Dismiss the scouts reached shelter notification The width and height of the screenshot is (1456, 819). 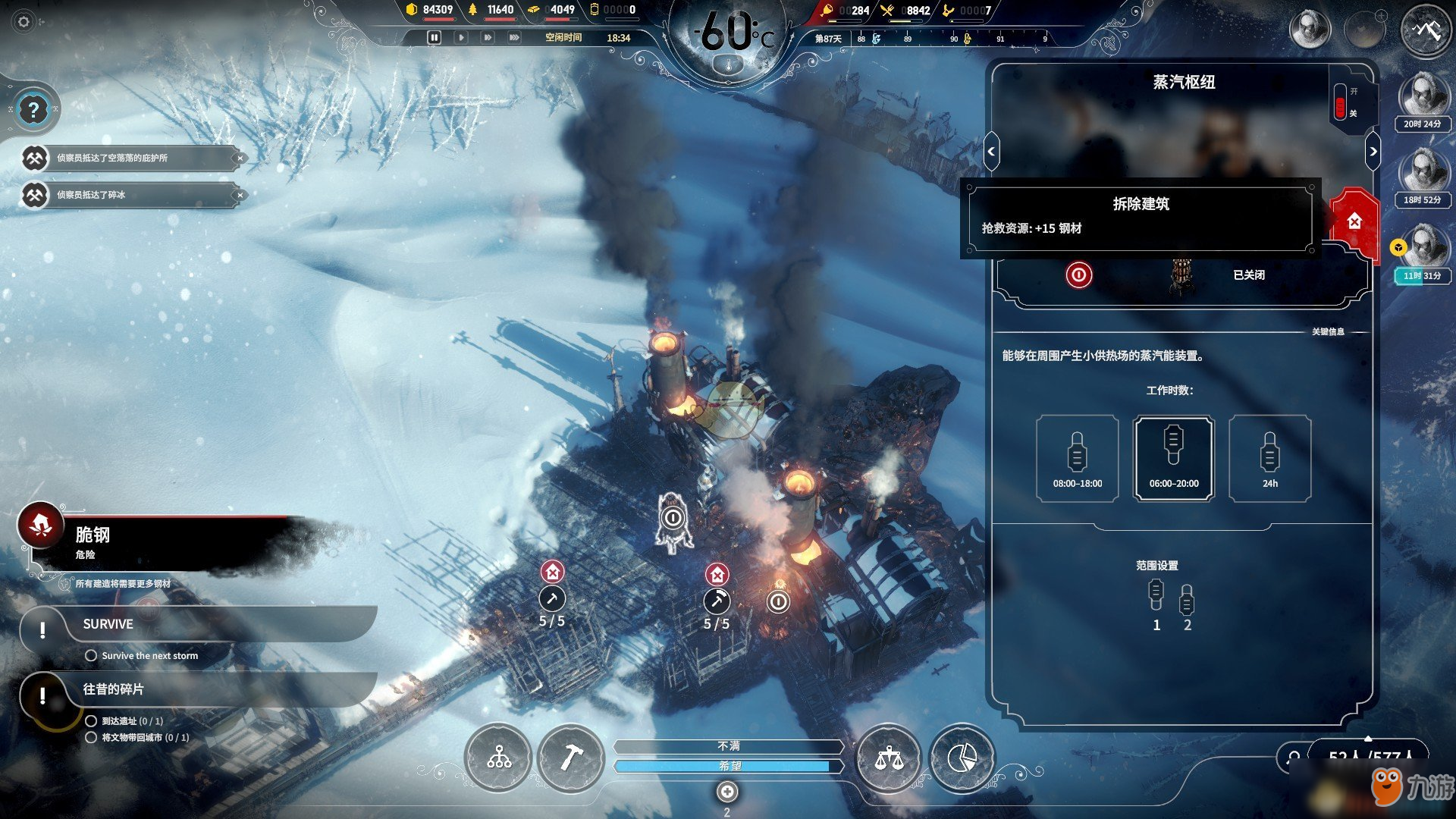tap(240, 158)
